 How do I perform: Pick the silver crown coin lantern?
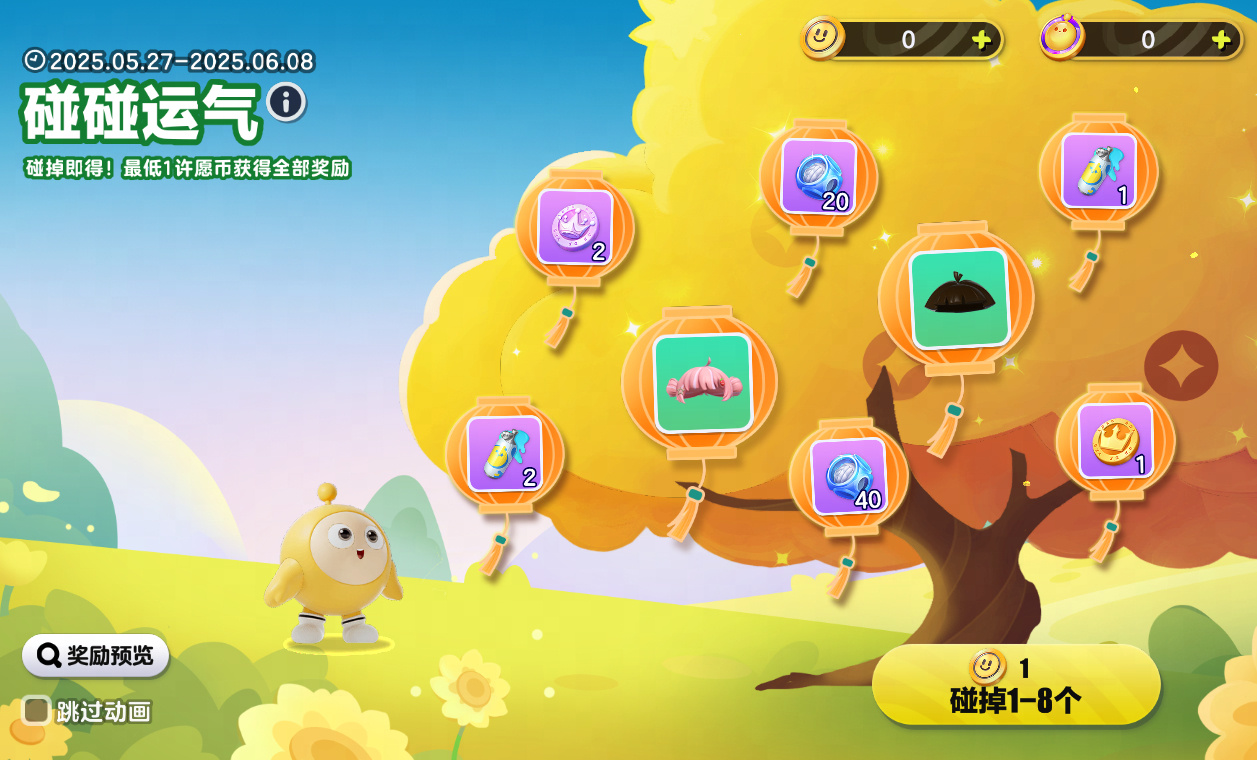574,226
